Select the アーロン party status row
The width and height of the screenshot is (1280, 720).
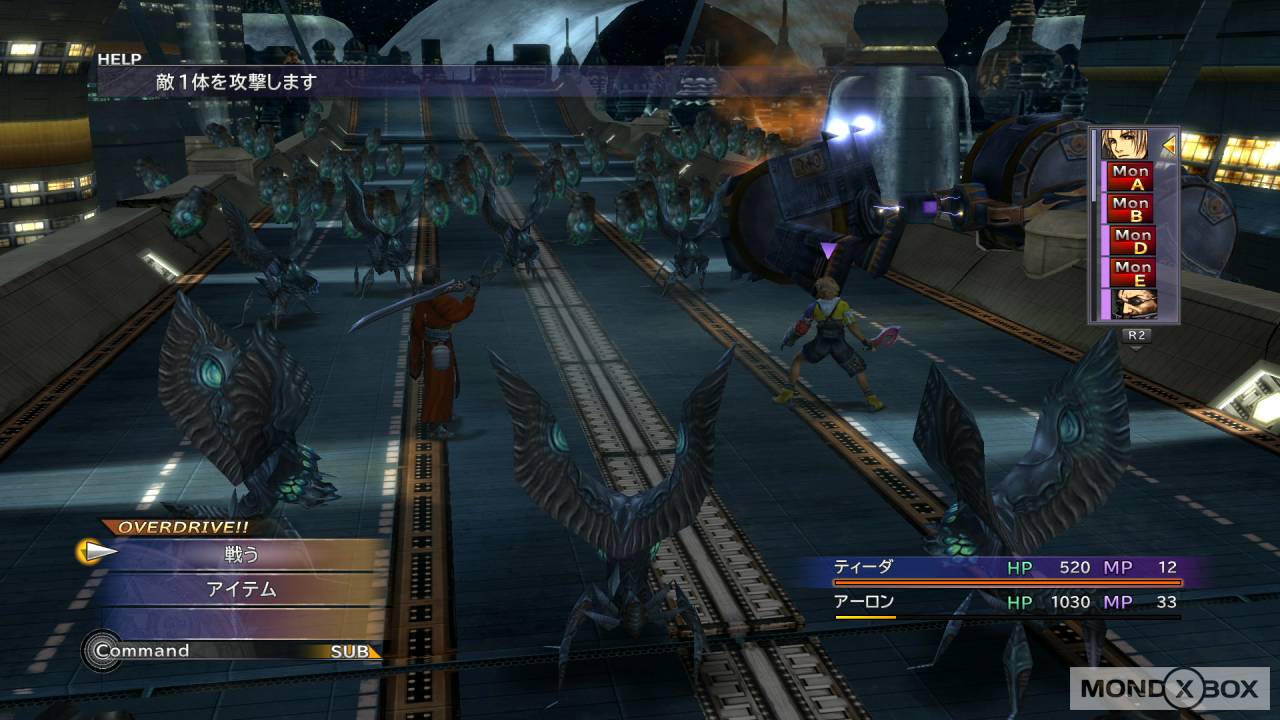1007,603
